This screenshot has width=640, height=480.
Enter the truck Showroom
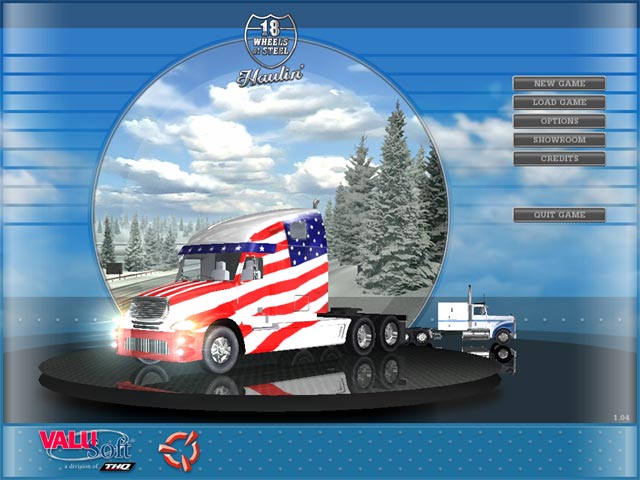tap(559, 140)
